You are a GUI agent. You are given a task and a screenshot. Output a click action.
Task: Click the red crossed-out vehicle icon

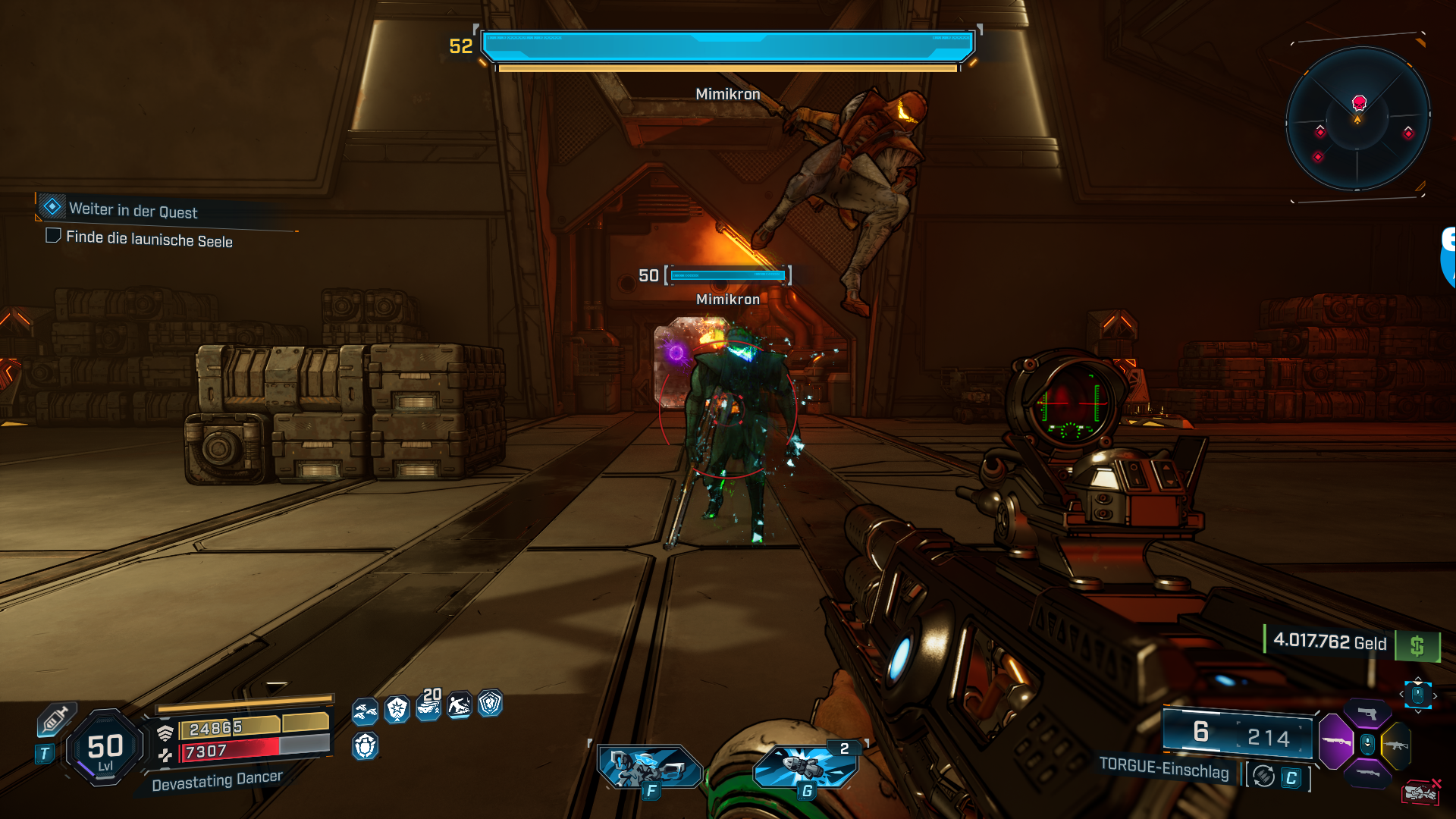point(1420,792)
